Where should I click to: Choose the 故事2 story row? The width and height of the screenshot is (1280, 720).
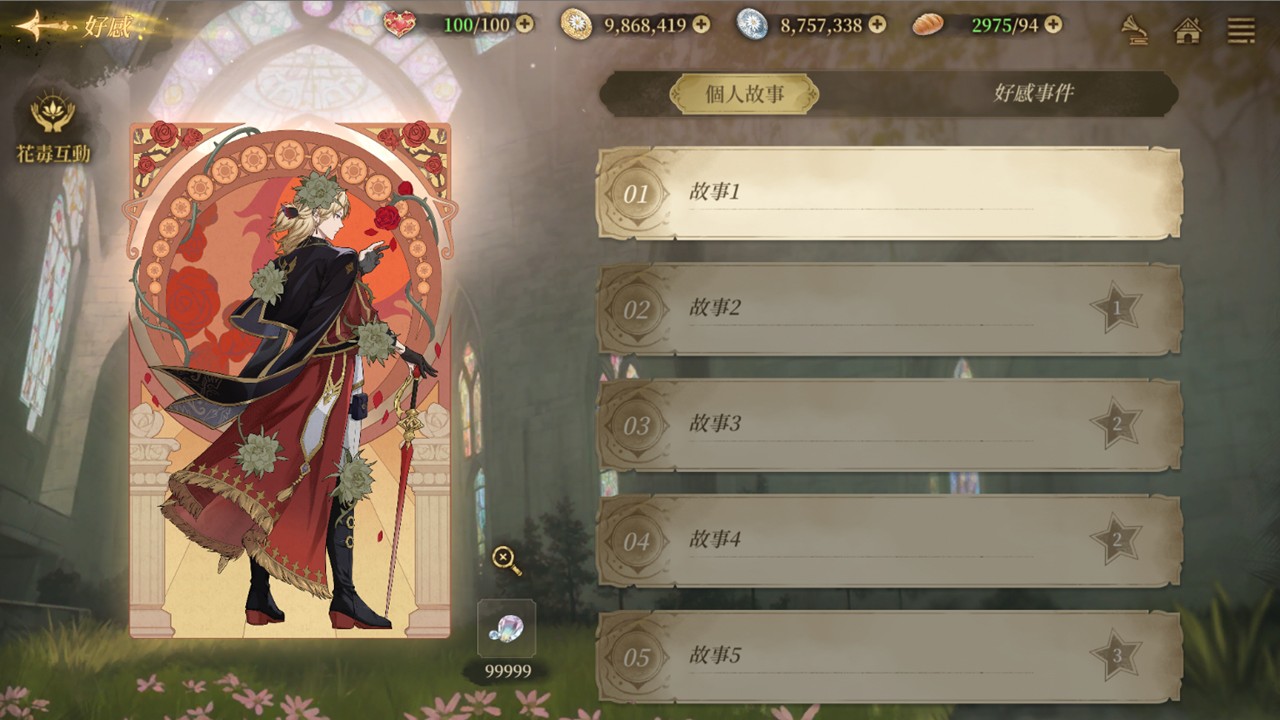coord(889,309)
